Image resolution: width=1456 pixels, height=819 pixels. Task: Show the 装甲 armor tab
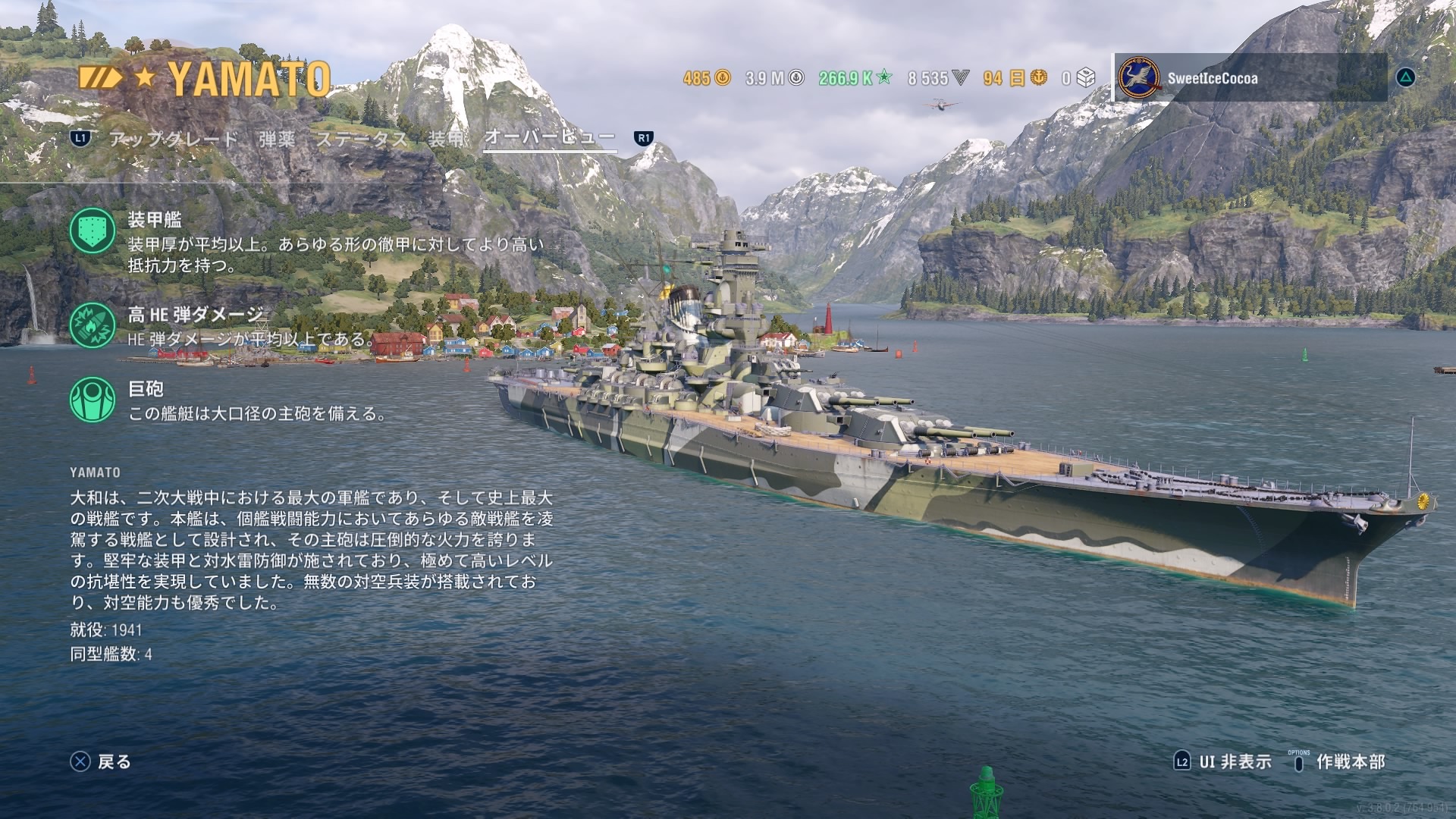[x=447, y=139]
